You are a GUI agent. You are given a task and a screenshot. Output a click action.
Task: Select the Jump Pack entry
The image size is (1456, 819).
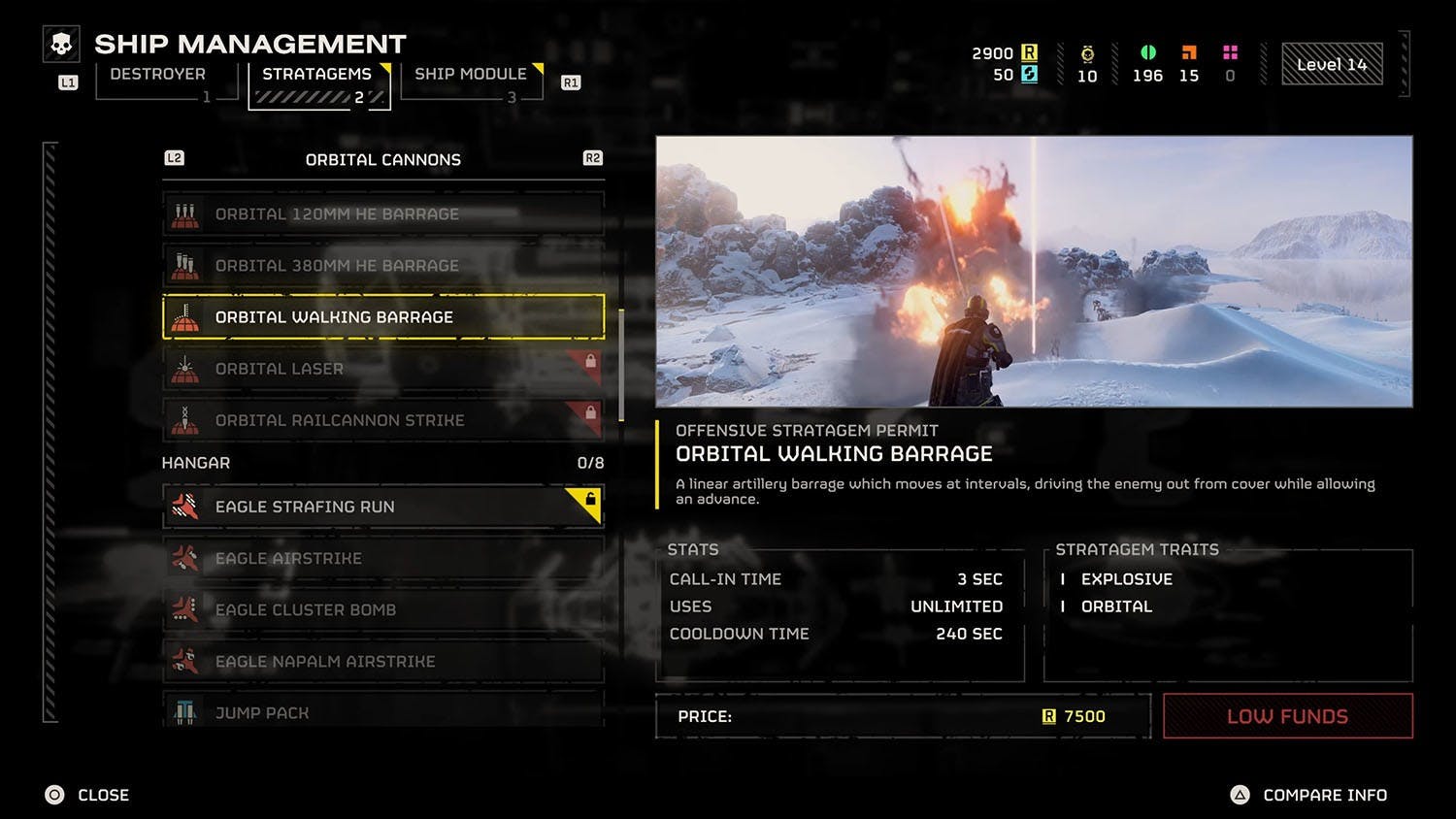383,712
